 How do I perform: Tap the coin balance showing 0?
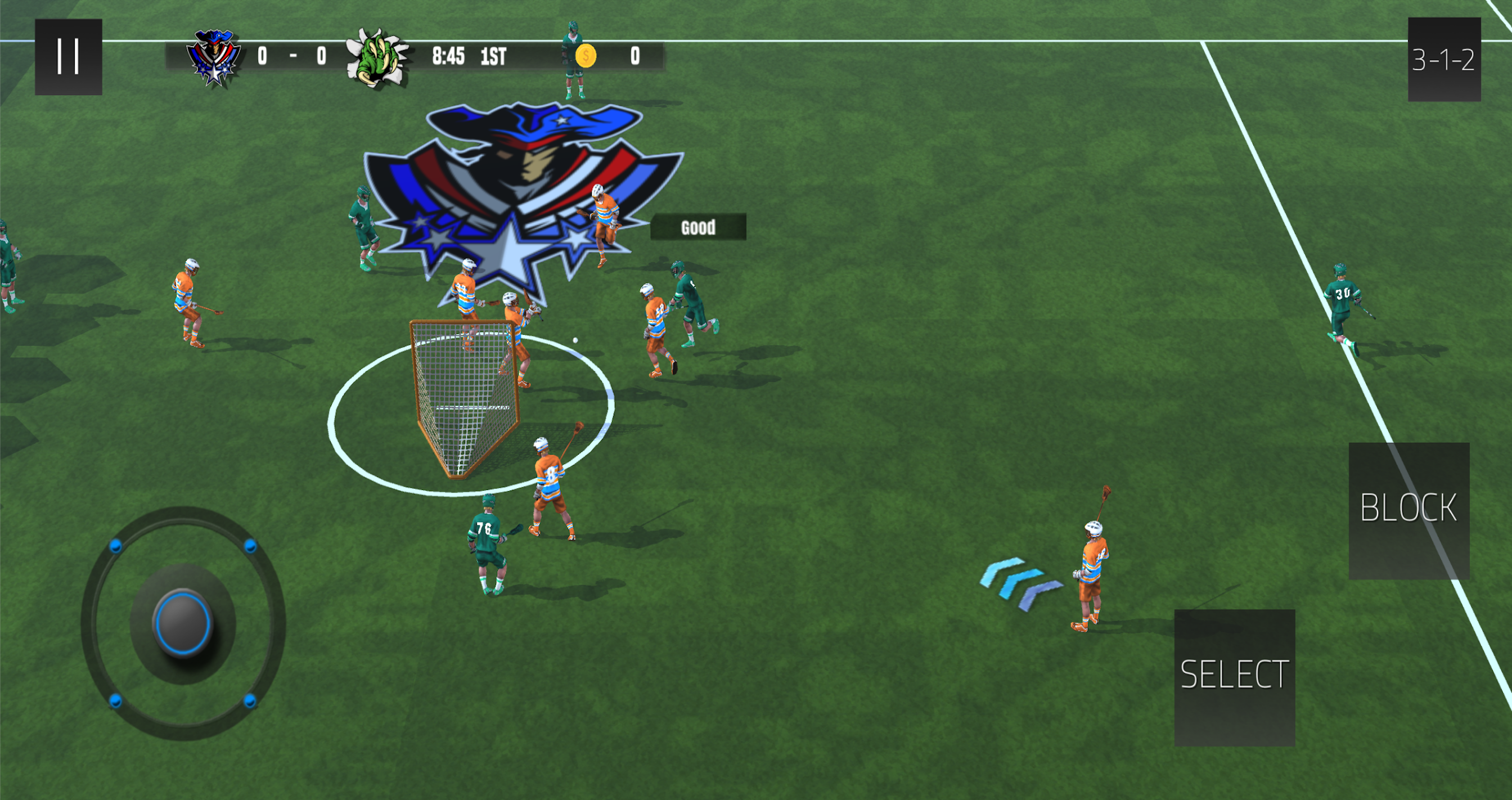point(634,57)
